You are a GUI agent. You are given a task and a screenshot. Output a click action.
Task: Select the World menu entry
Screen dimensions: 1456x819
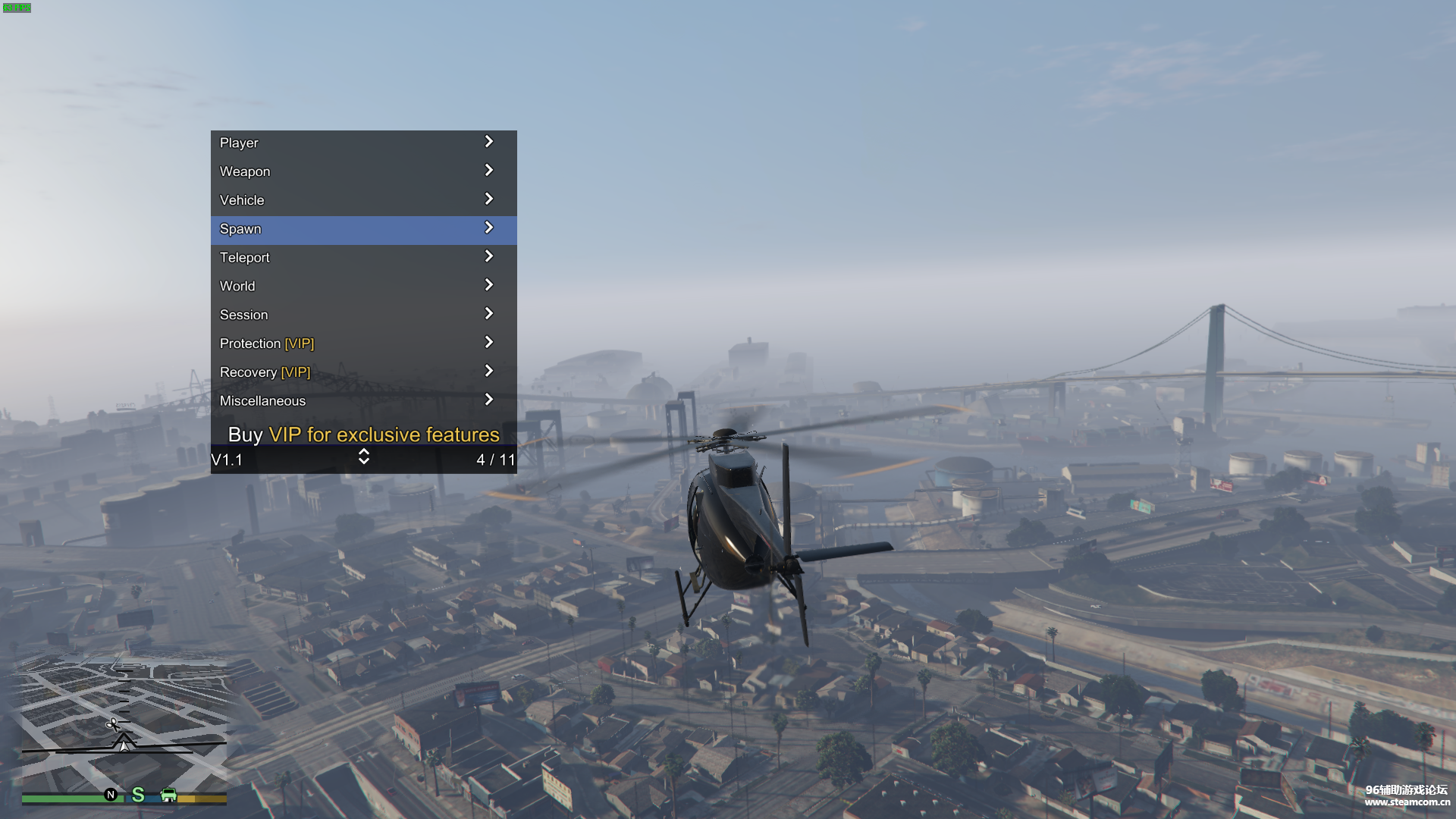(363, 287)
